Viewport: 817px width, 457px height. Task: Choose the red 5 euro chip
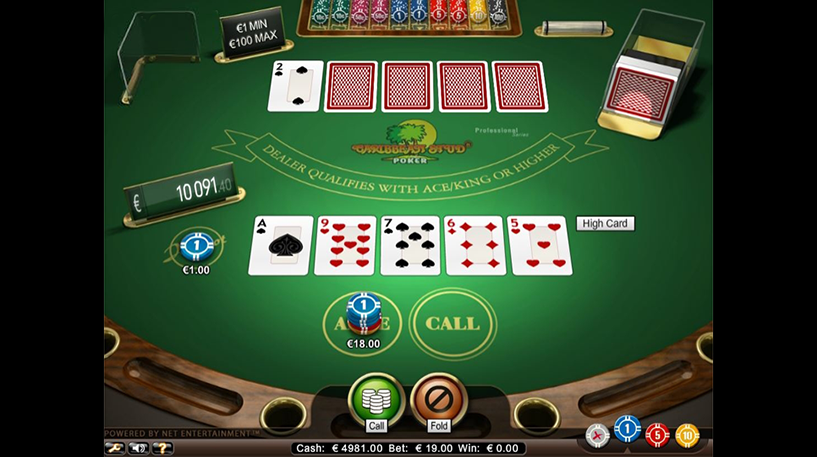pyautogui.click(x=657, y=435)
